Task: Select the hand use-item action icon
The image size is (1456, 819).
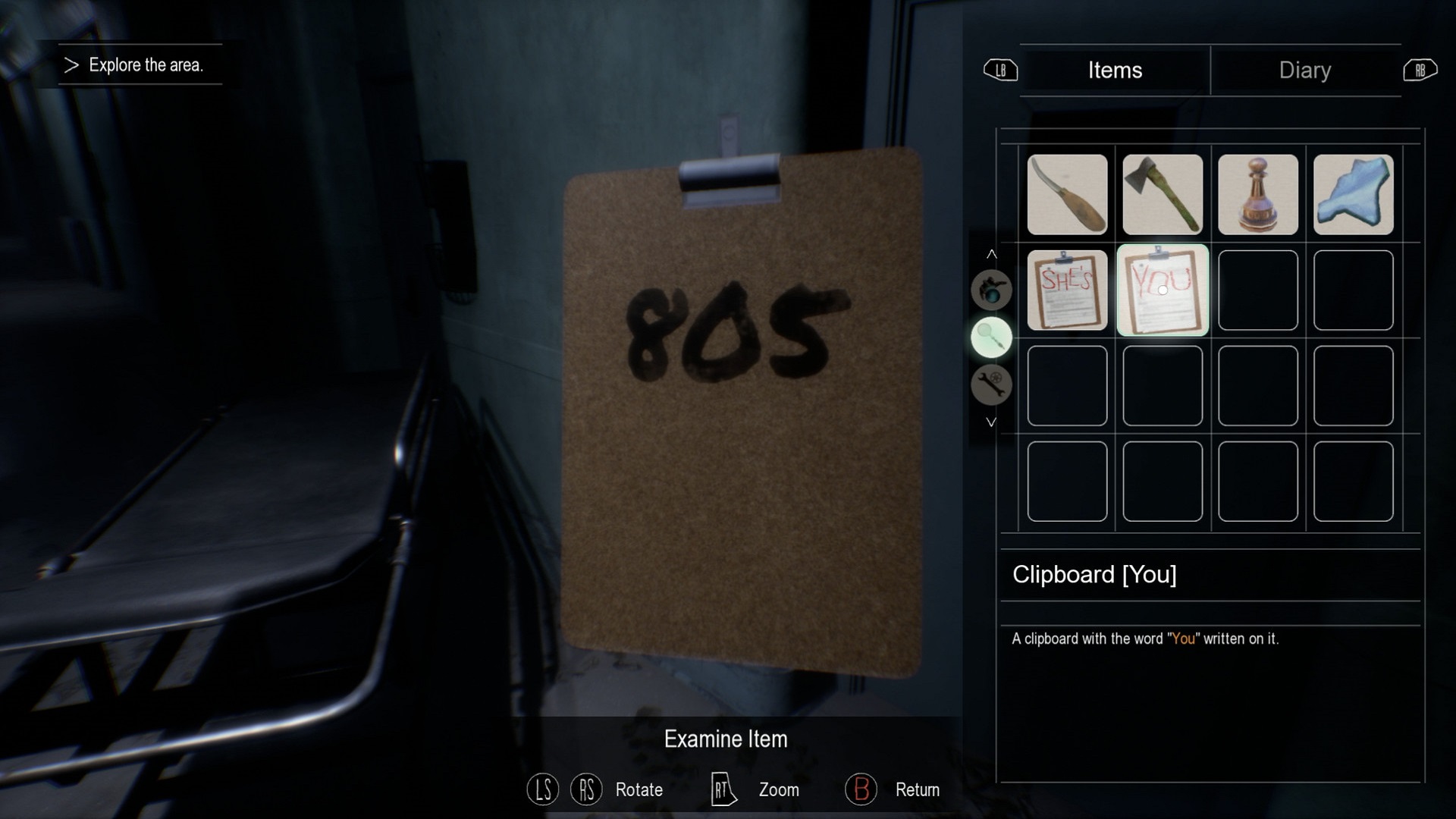Action: coord(991,290)
